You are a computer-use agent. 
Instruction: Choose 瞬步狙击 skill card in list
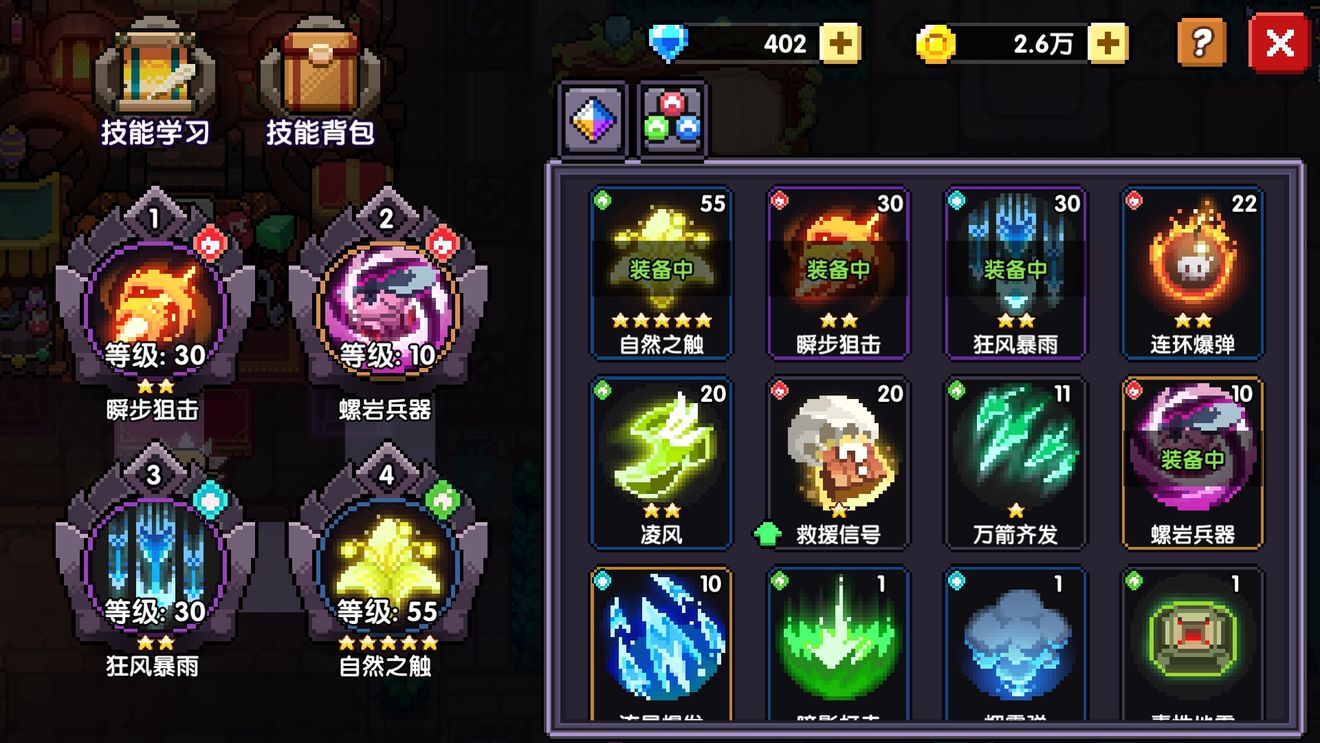pyautogui.click(x=838, y=272)
